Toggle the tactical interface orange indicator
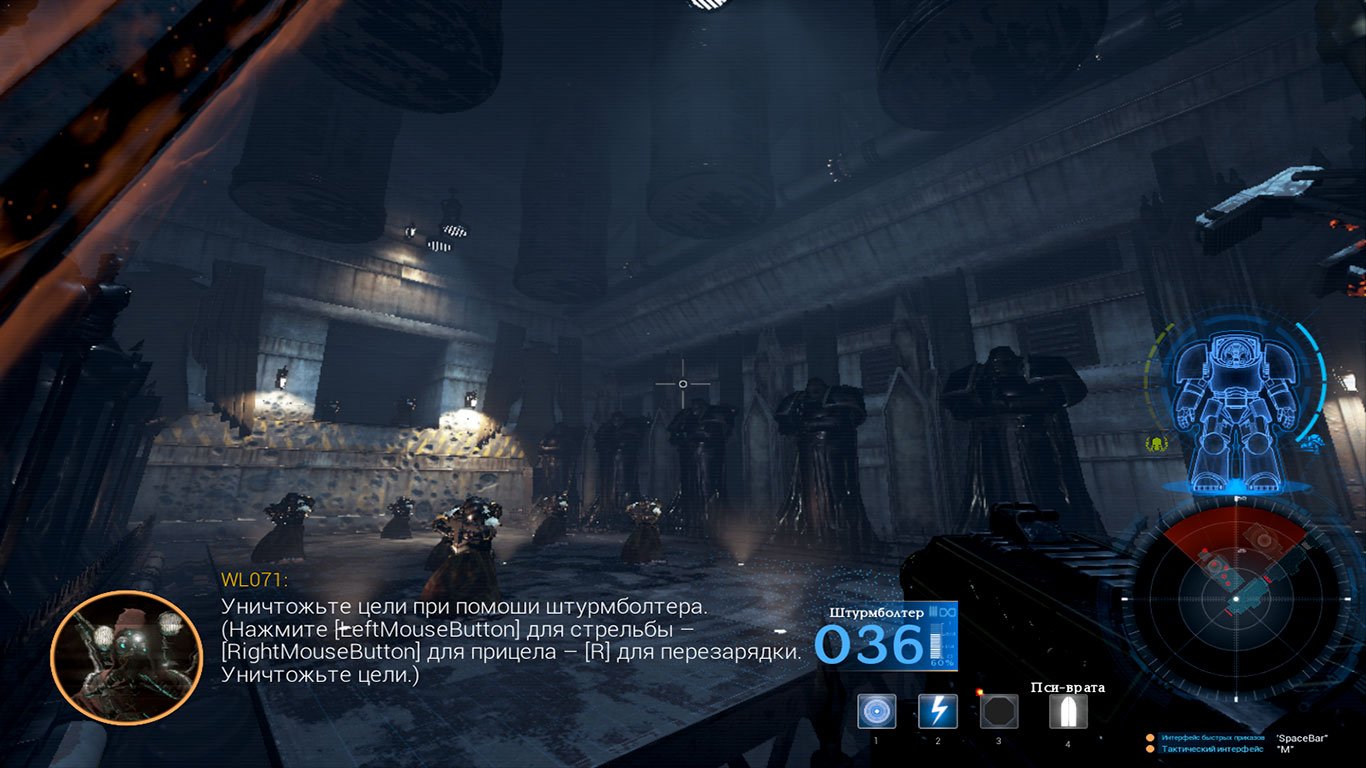 1150,748
